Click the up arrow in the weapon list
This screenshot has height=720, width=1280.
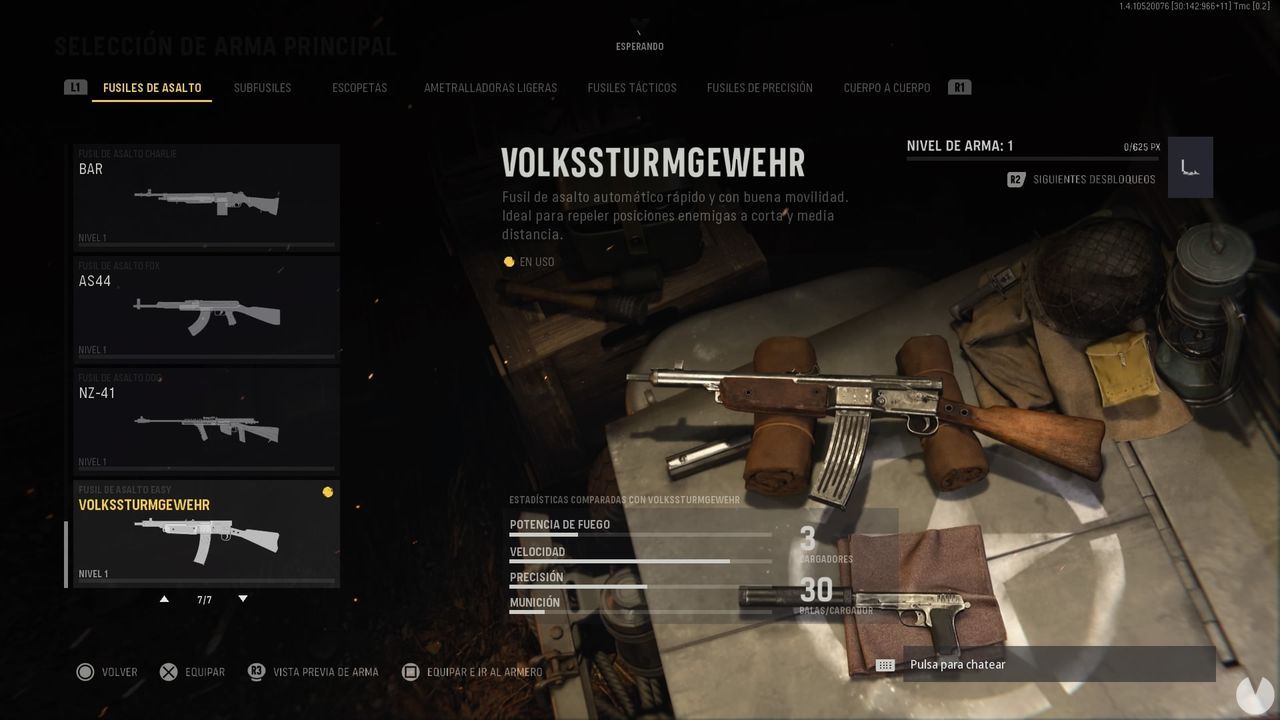click(164, 597)
